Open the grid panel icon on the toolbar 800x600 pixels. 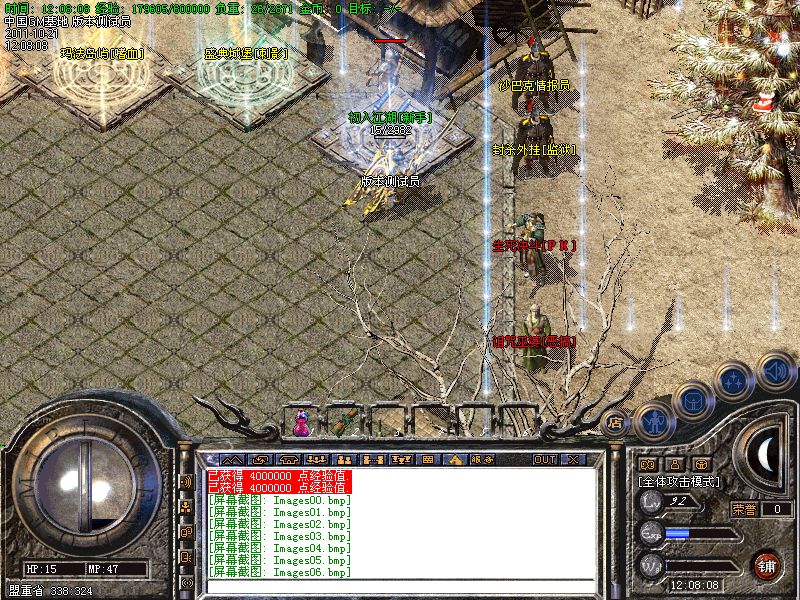pos(428,459)
